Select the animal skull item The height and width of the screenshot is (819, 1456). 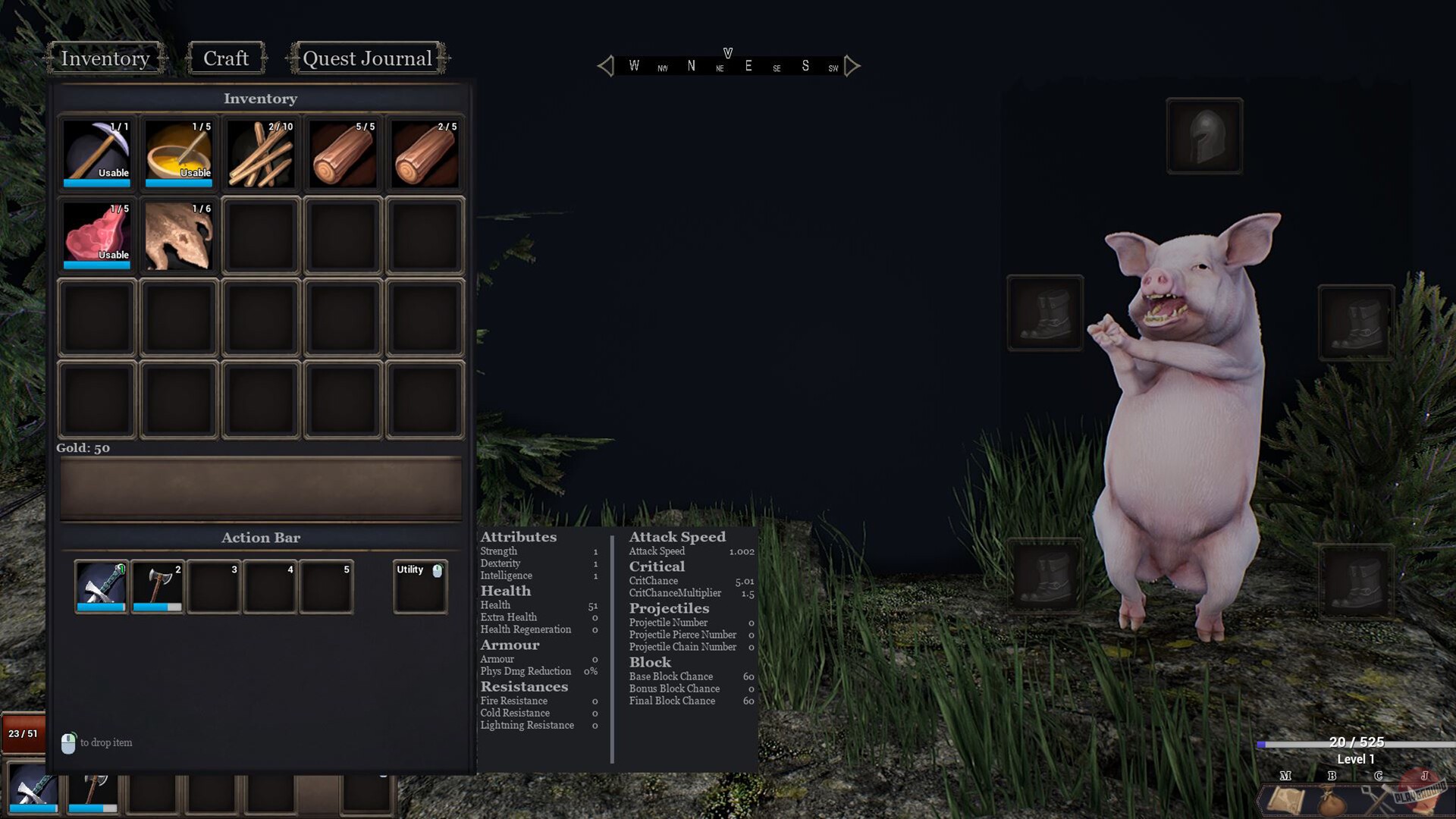pyautogui.click(x=178, y=236)
